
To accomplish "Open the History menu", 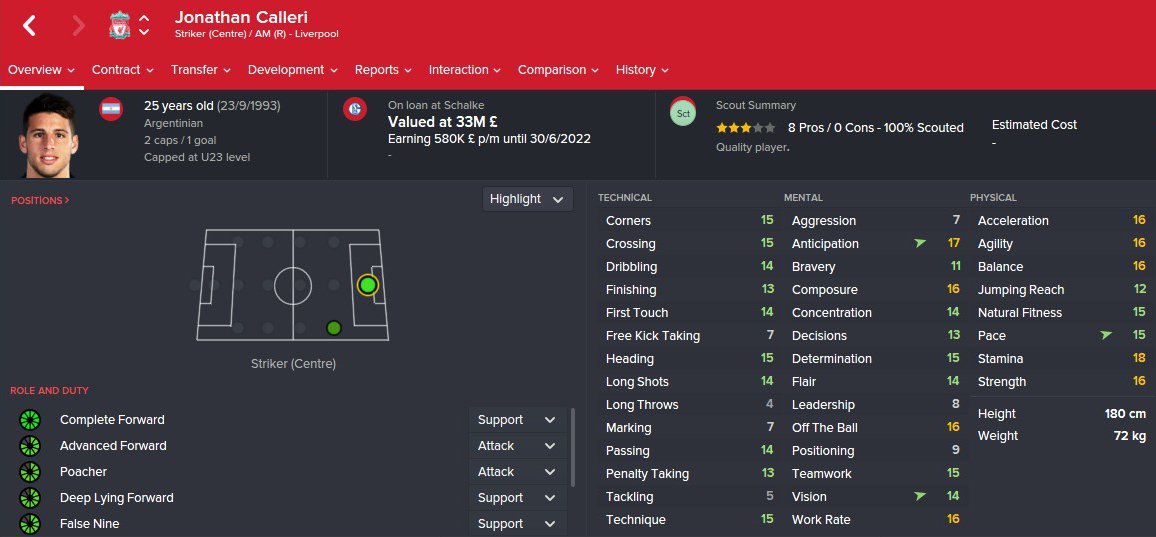I will pyautogui.click(x=642, y=70).
